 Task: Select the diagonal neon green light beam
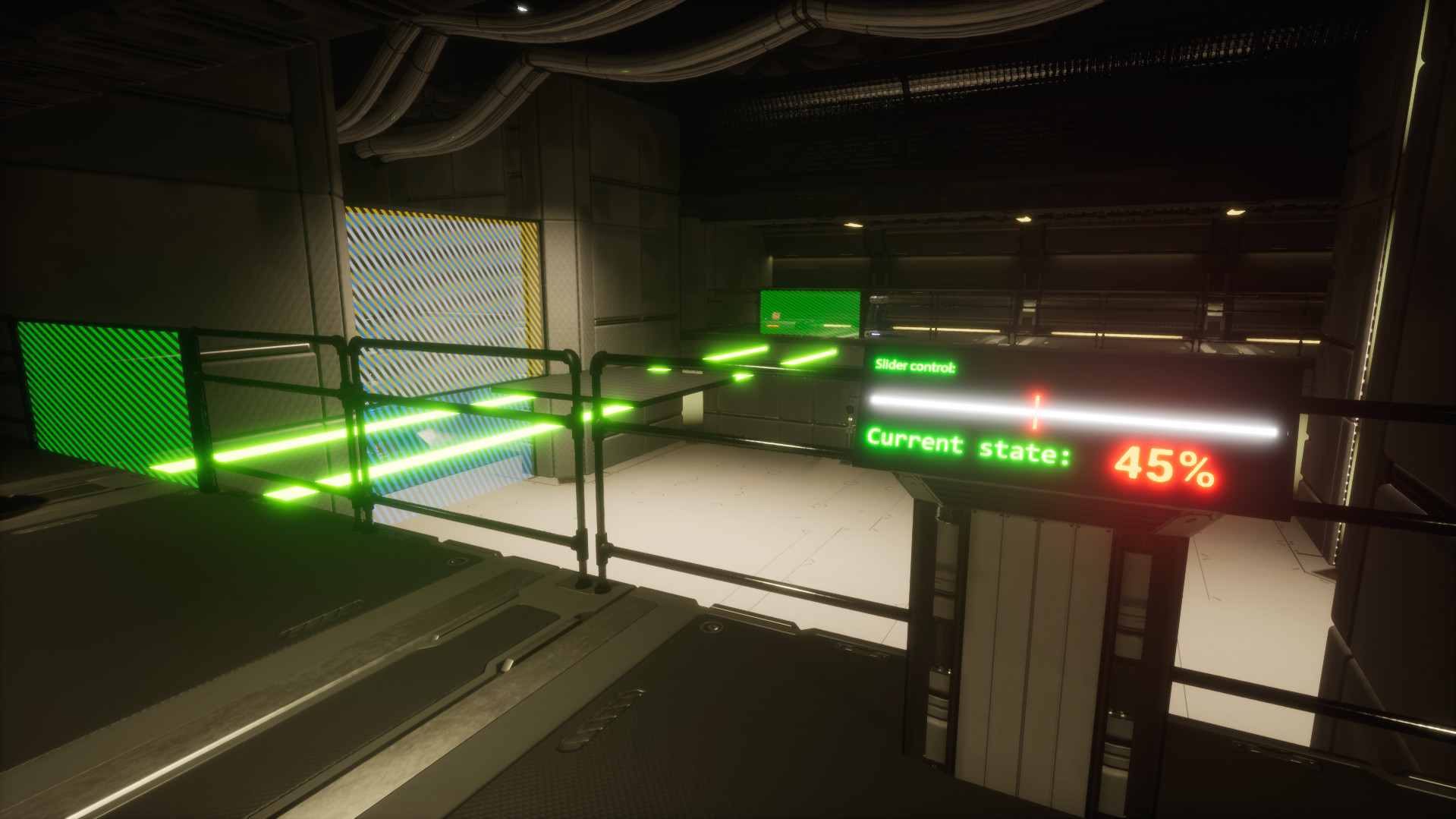(x=341, y=448)
